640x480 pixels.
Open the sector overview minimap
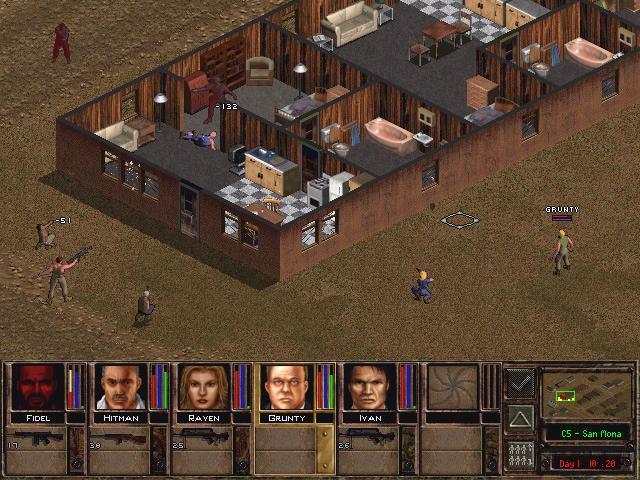[579, 394]
